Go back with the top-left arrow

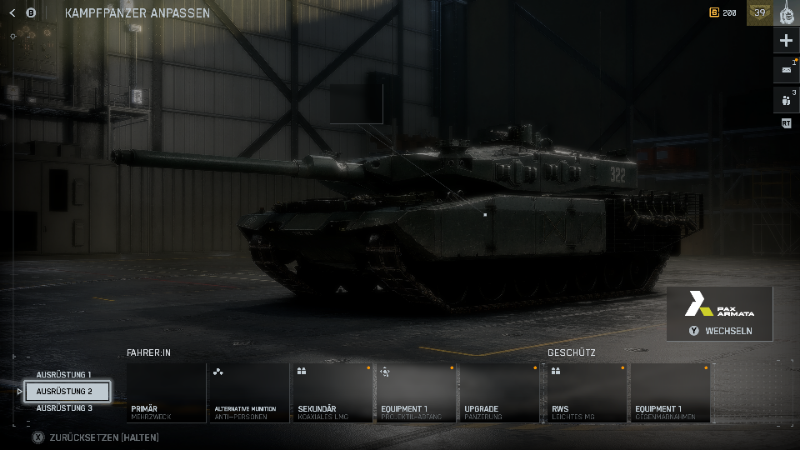pyautogui.click(x=14, y=14)
